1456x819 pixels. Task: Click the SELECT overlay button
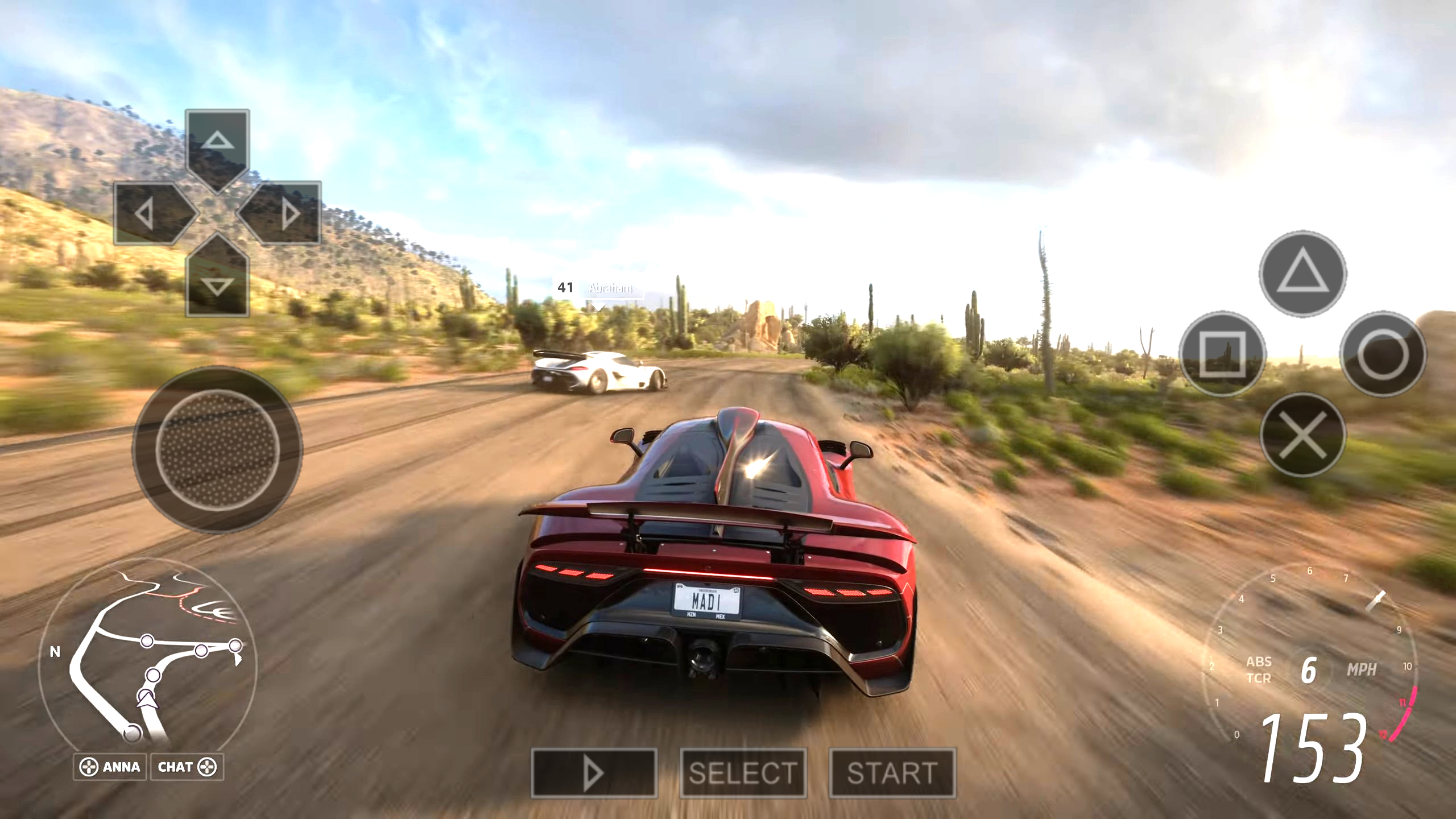coord(743,773)
